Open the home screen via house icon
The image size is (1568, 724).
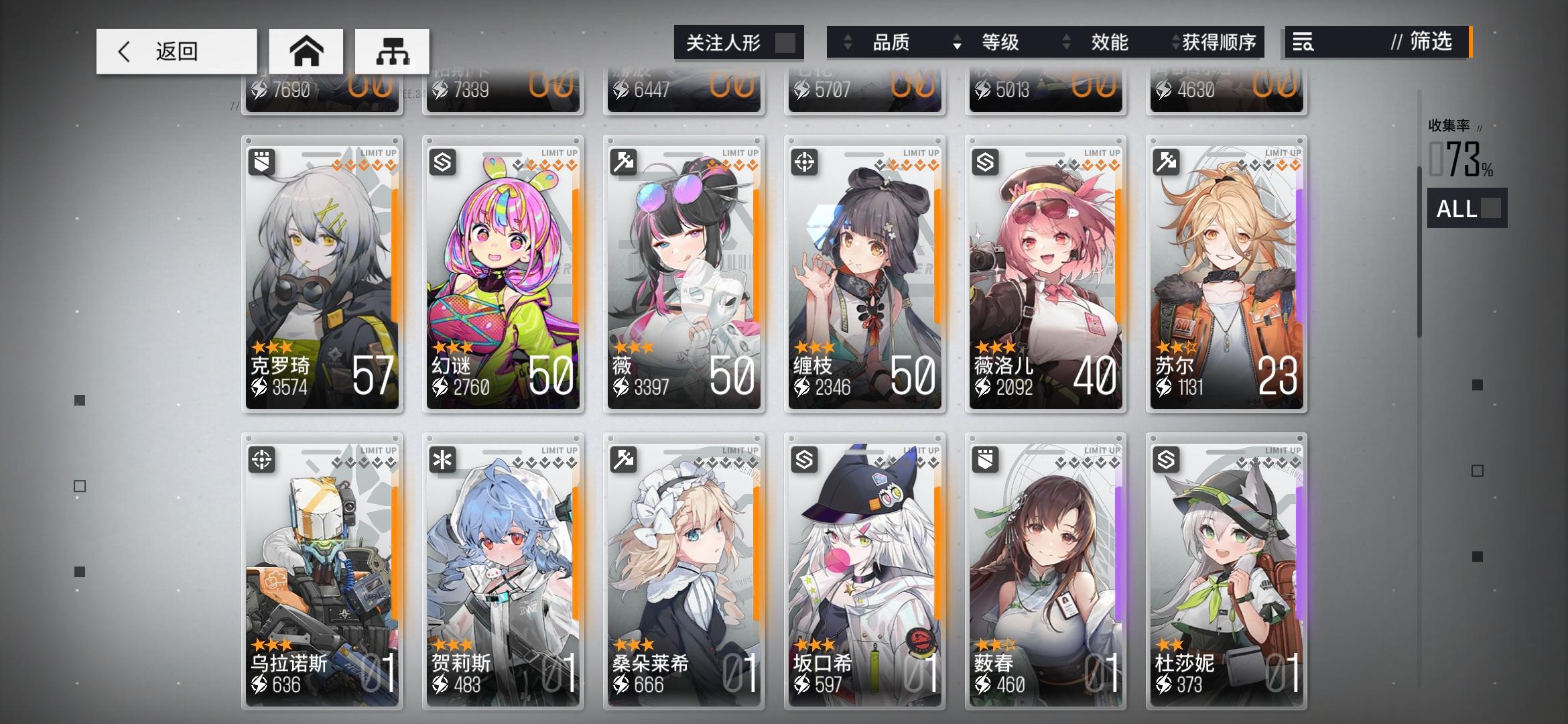point(307,51)
